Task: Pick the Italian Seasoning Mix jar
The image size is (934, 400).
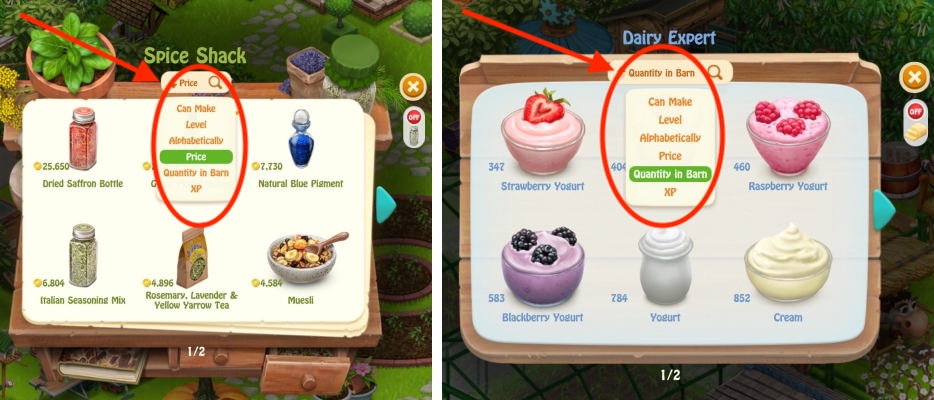Action: click(82, 255)
